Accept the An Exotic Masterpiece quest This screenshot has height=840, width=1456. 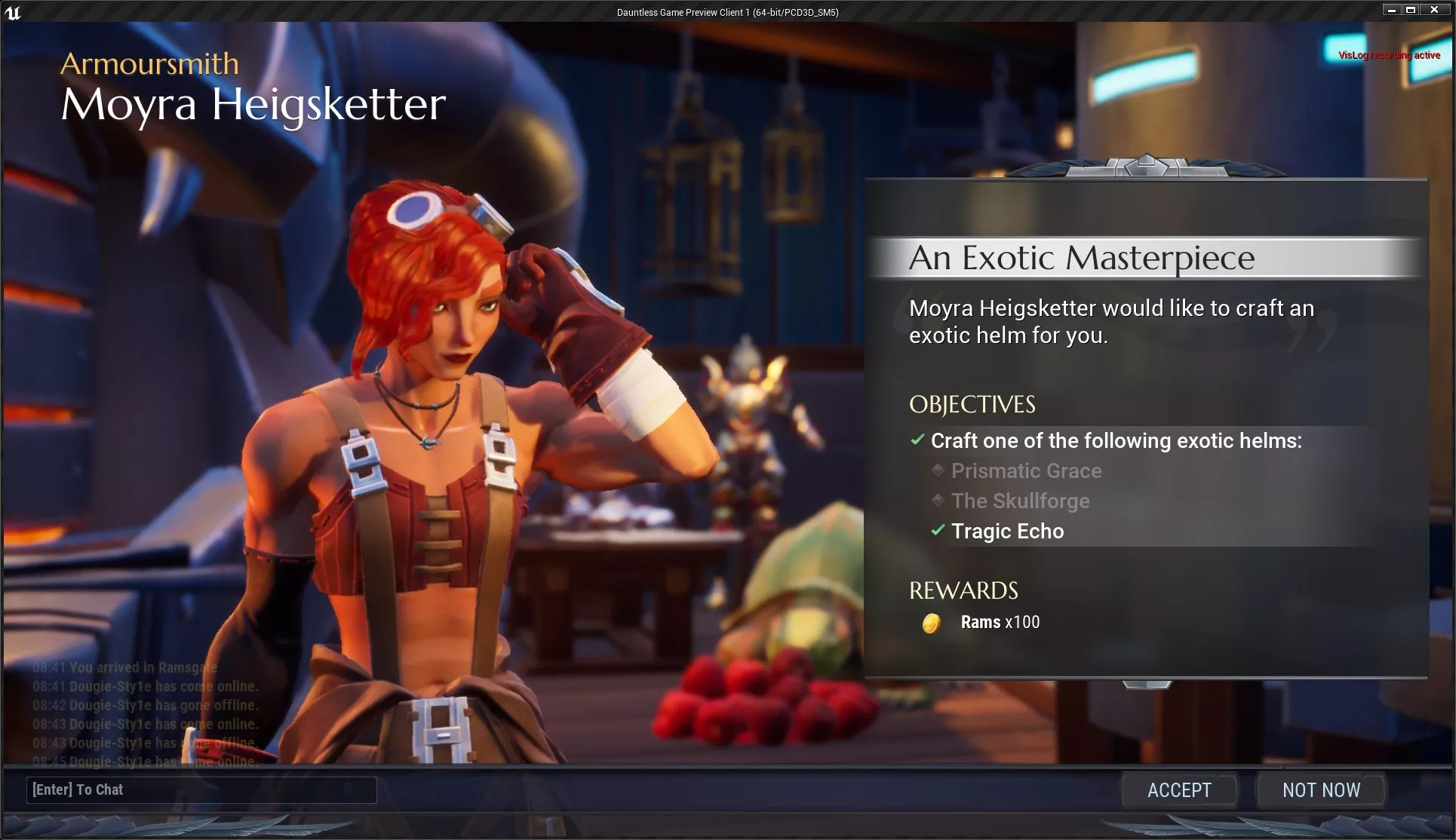[1179, 790]
